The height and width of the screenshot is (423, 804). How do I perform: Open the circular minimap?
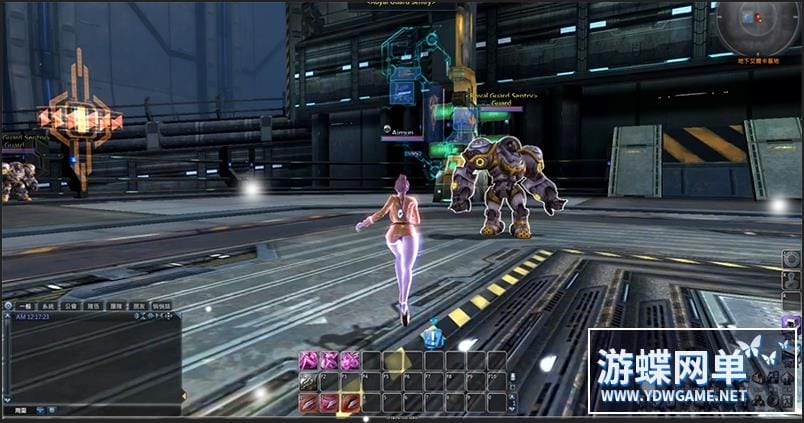[x=757, y=26]
